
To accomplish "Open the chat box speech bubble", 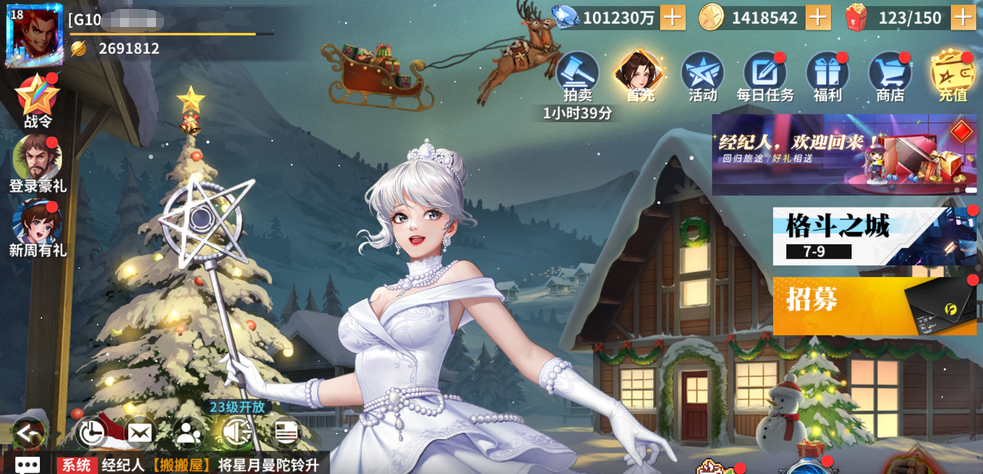I will tap(27, 465).
